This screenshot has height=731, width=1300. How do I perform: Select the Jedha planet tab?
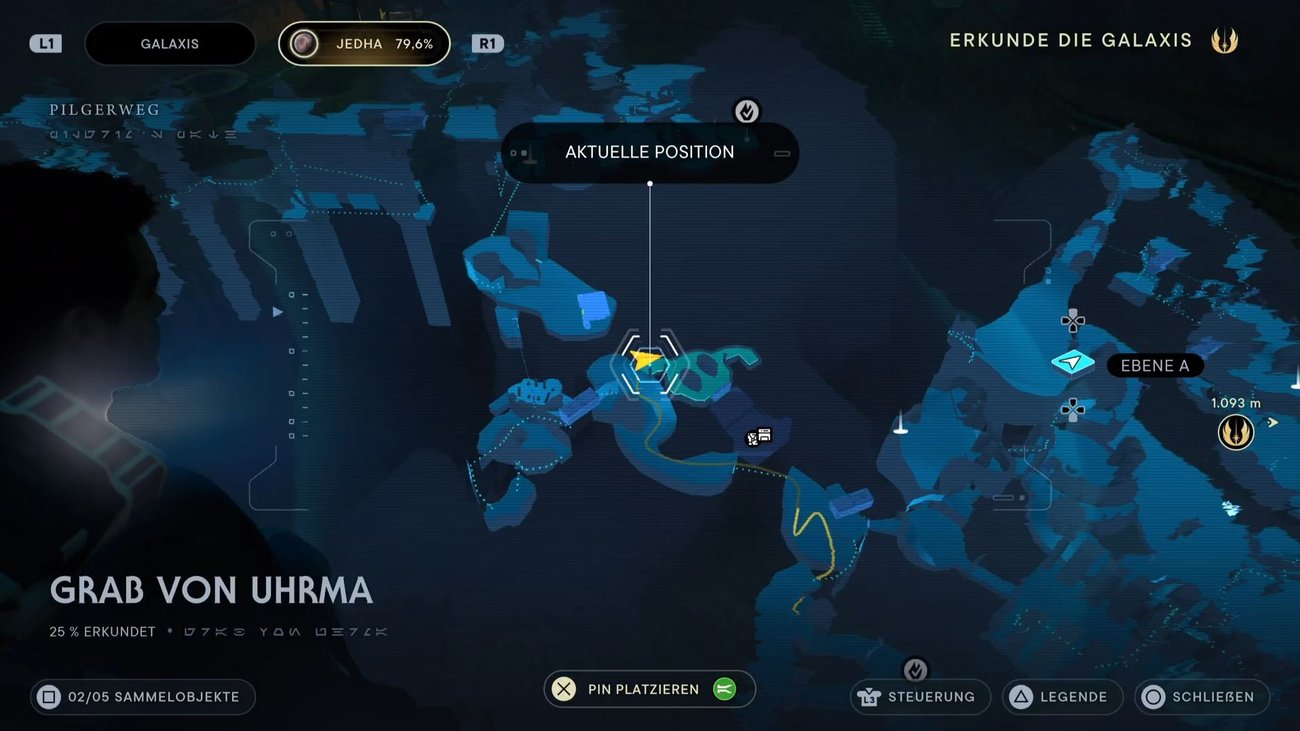pos(364,44)
